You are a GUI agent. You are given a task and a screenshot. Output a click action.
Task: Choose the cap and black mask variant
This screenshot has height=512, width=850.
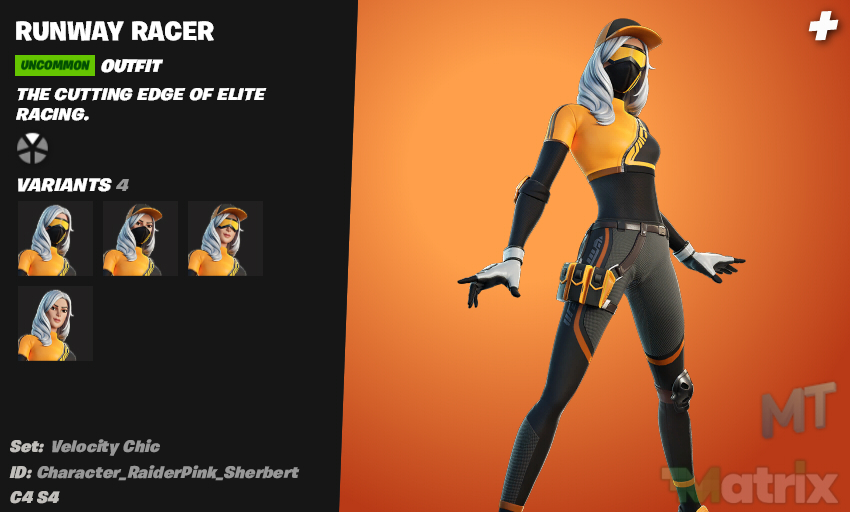click(140, 238)
